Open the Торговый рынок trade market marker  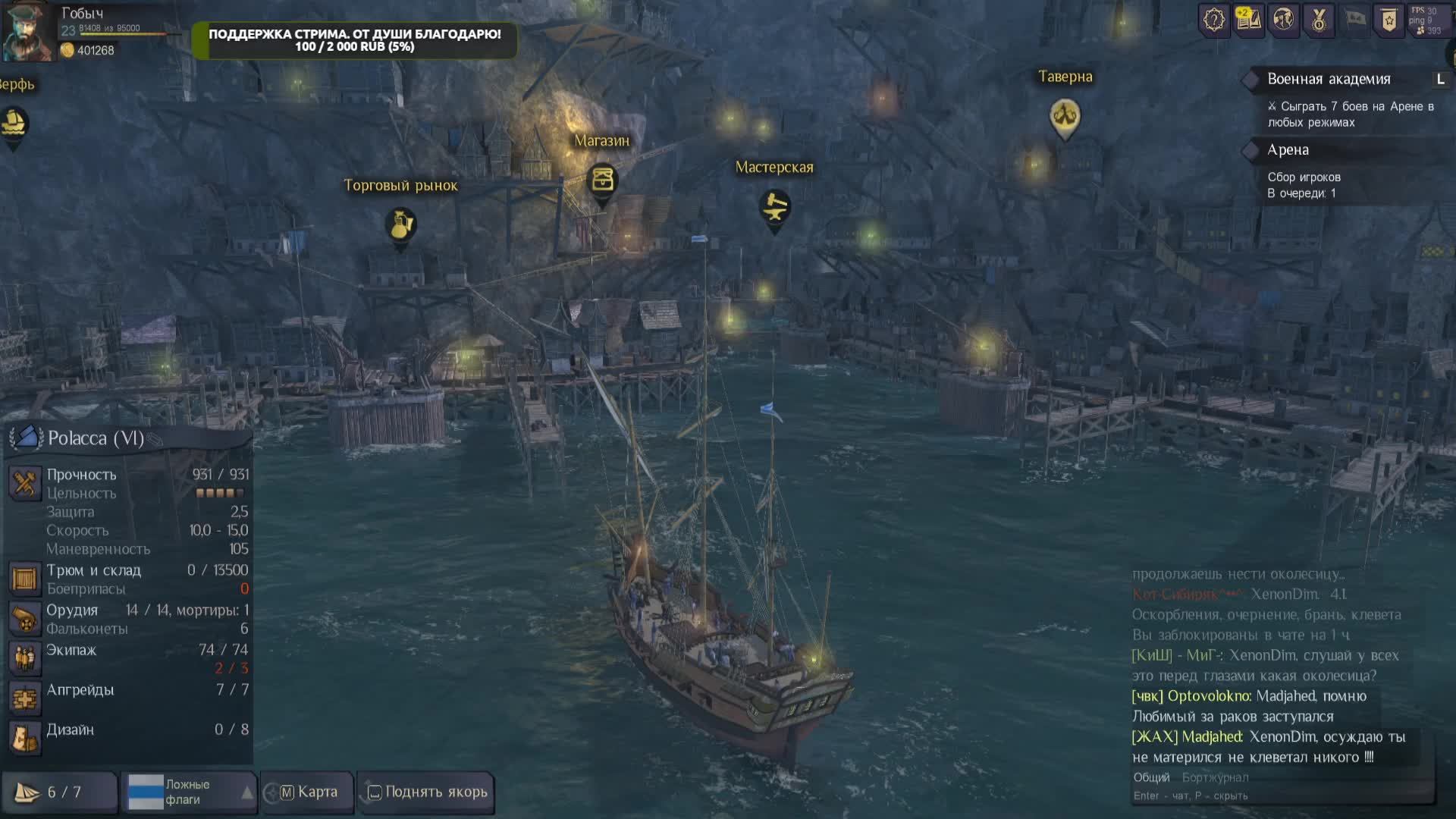400,224
